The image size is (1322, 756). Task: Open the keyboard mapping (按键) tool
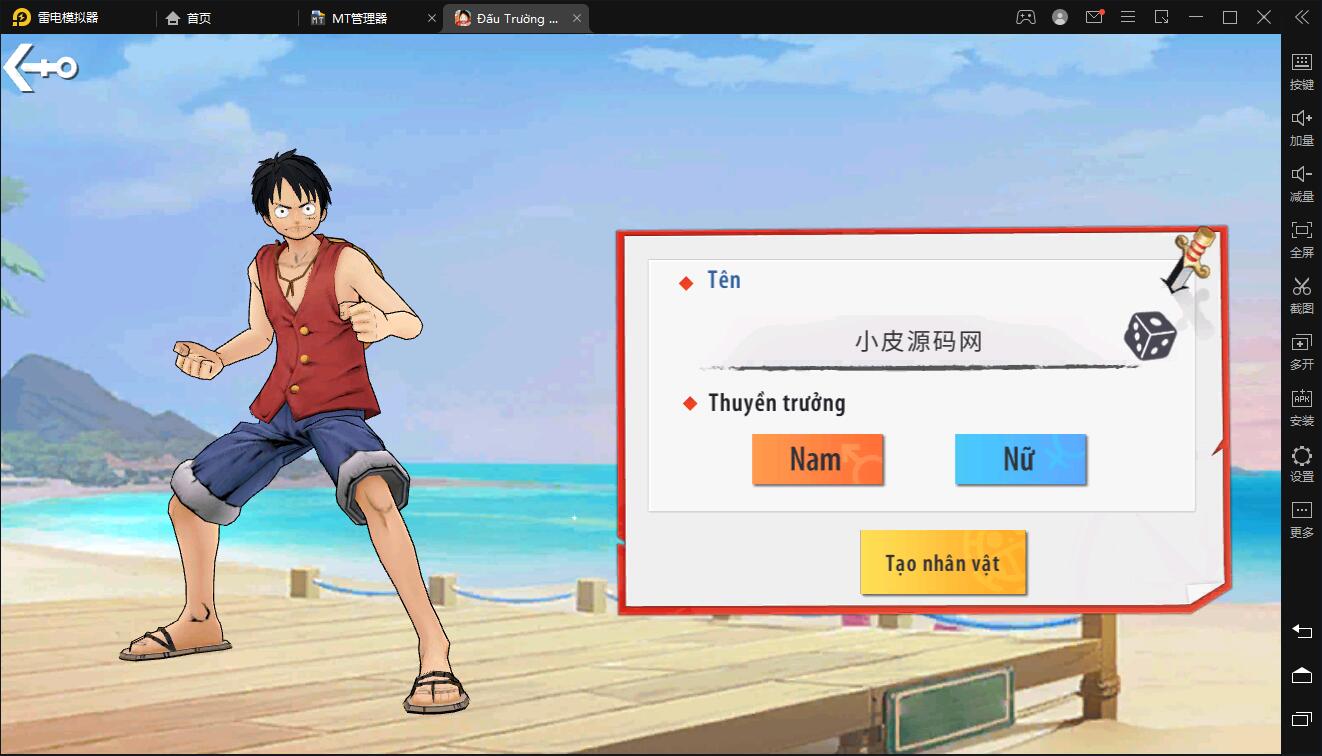[1301, 70]
